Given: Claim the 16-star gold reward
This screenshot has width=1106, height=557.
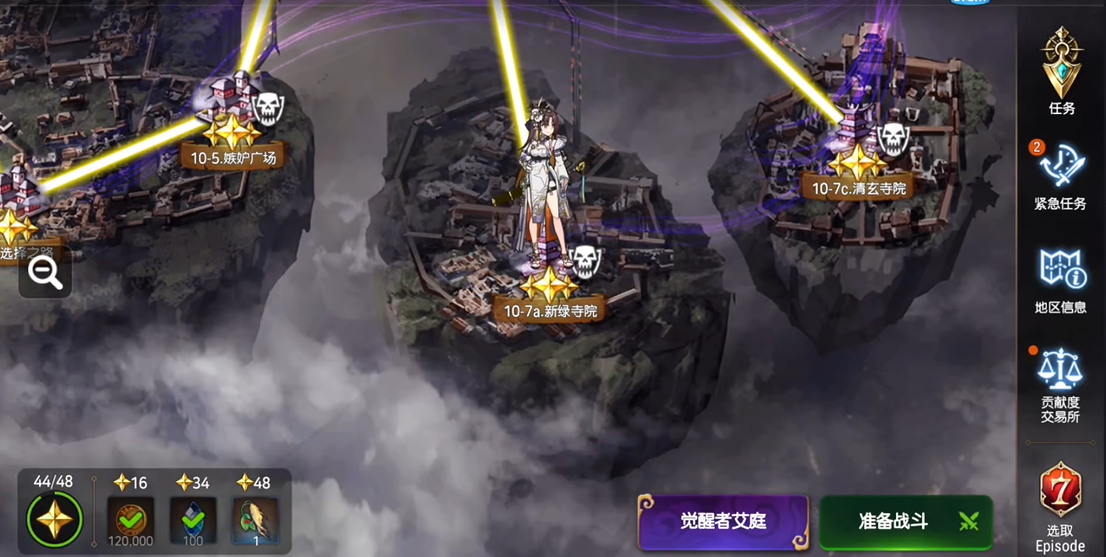Looking at the screenshot, I should point(131,520).
